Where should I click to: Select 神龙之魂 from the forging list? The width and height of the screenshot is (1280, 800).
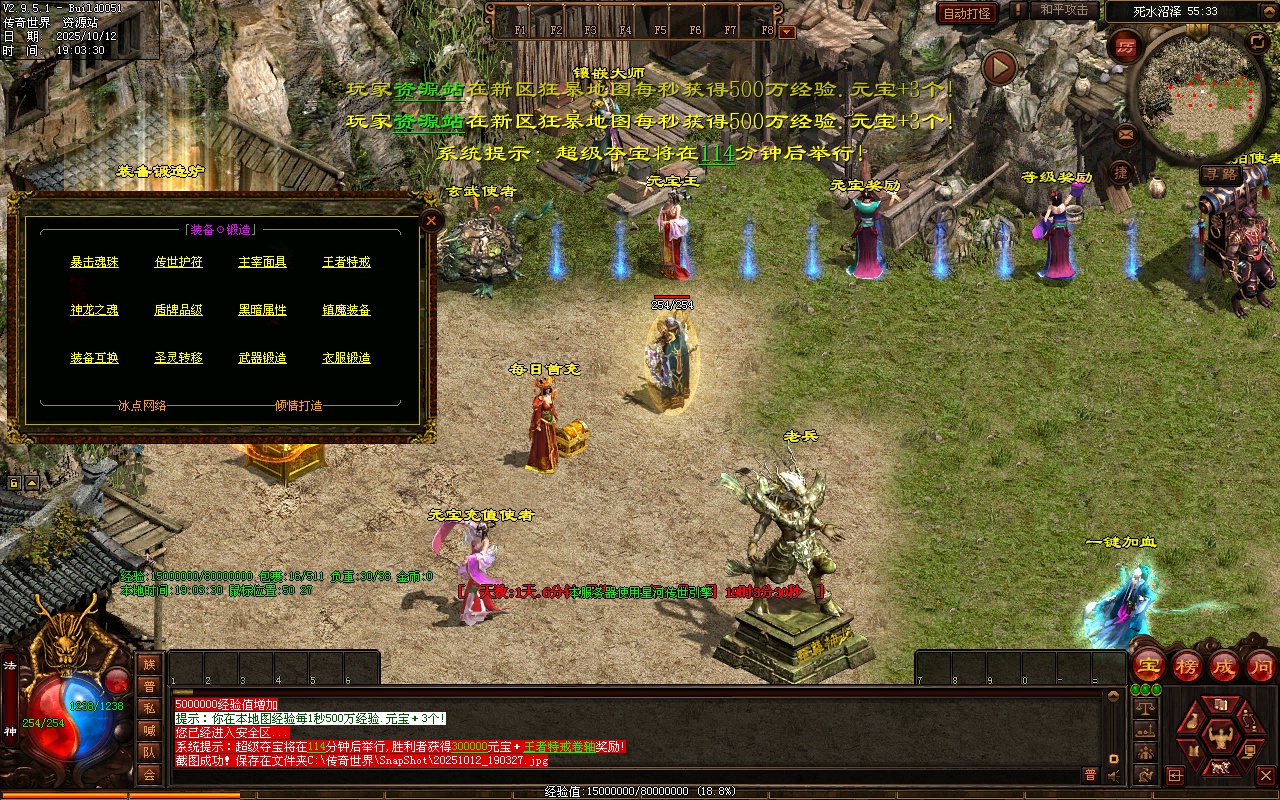(94, 310)
